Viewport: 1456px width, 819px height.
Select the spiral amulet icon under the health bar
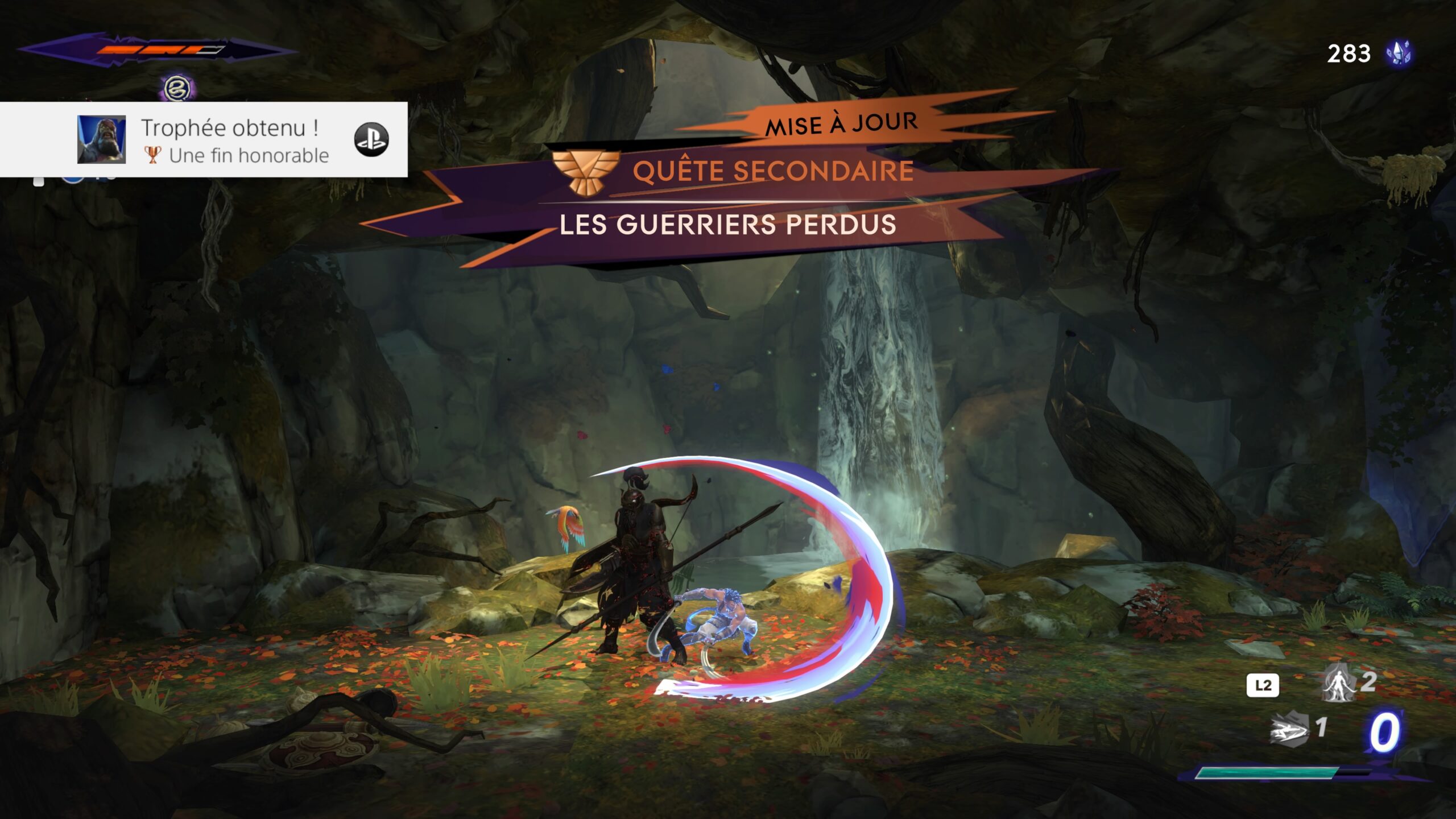point(176,89)
